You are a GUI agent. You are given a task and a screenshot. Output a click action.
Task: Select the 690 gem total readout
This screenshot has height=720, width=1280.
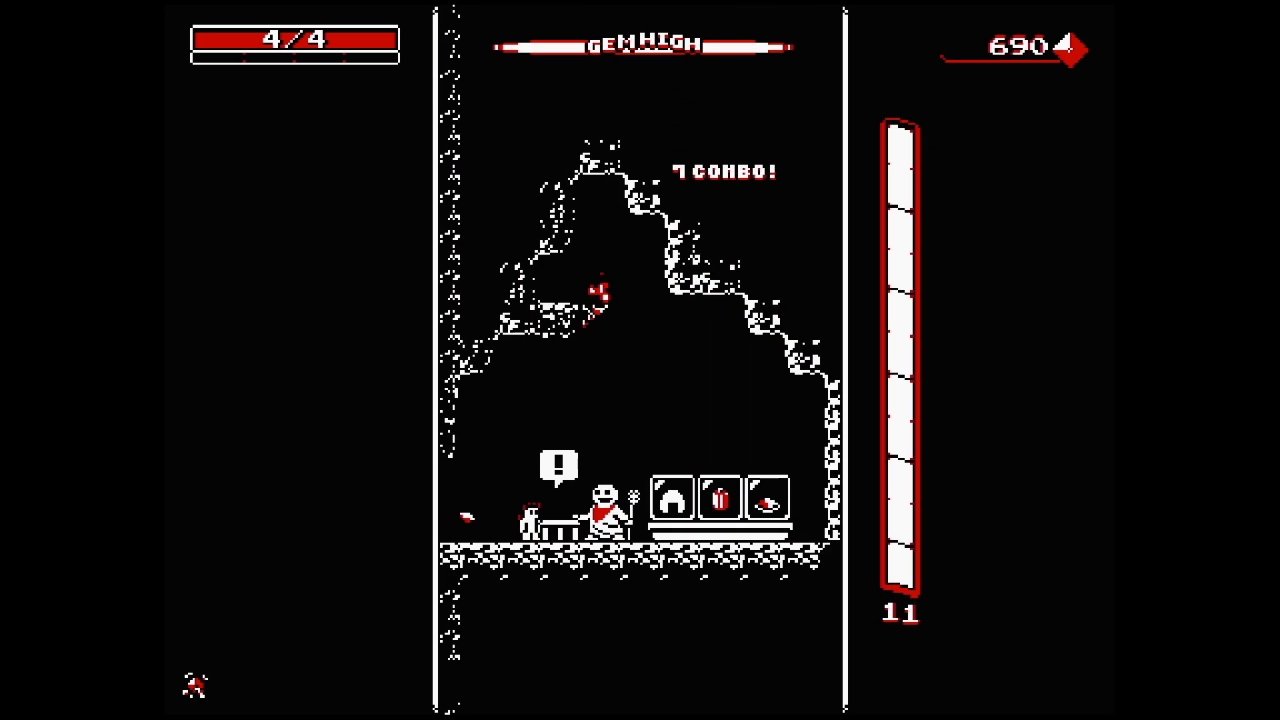pos(1018,45)
